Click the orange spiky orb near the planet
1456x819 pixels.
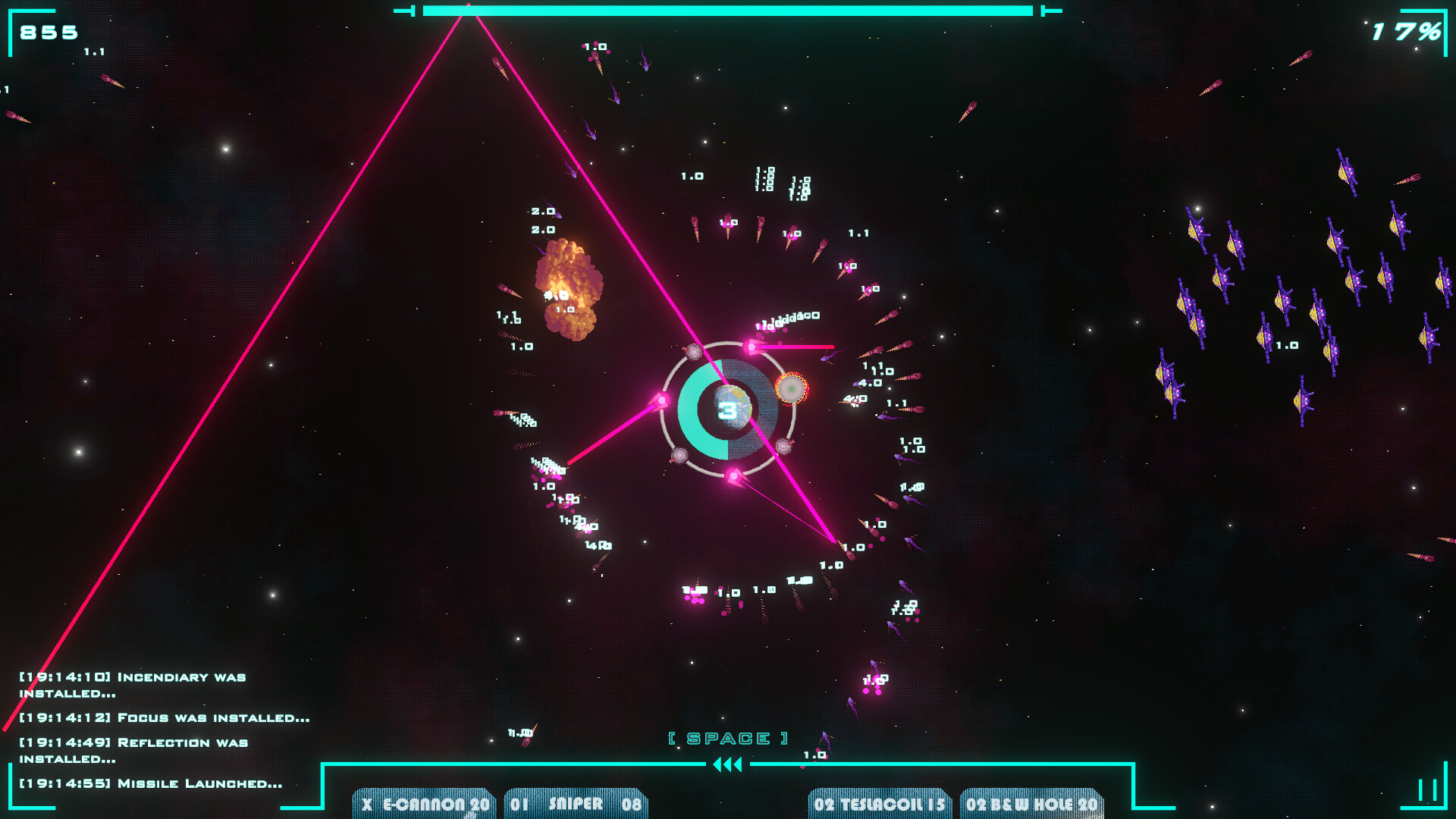[792, 389]
